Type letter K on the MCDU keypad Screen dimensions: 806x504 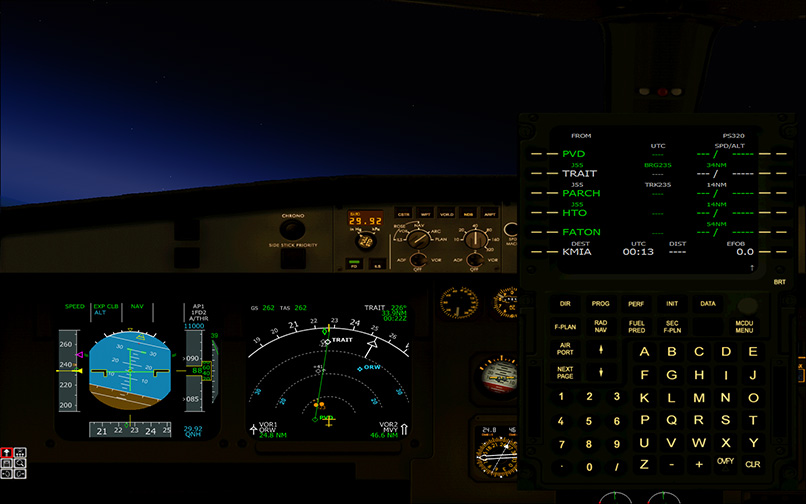click(x=644, y=397)
